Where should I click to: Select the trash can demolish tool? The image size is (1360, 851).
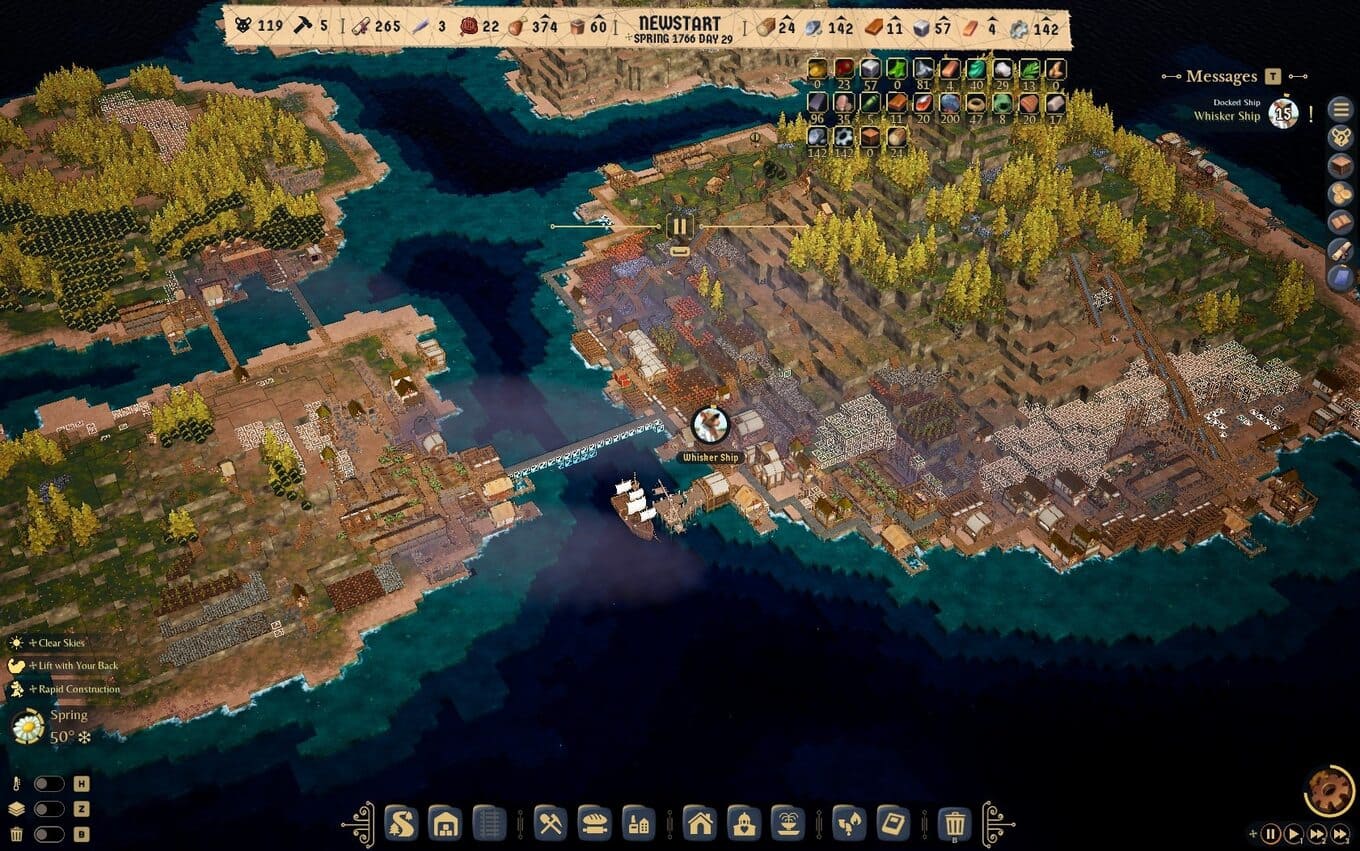click(956, 823)
